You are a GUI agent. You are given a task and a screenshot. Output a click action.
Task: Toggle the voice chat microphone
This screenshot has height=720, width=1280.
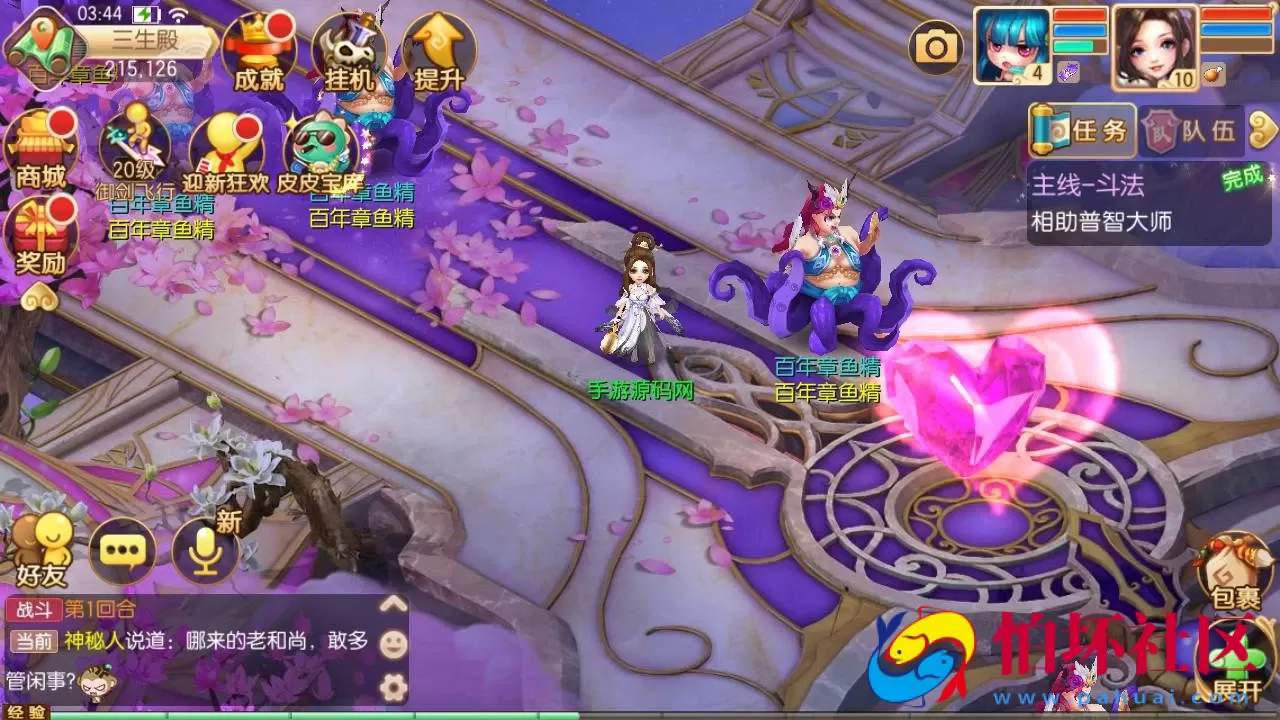tap(205, 553)
